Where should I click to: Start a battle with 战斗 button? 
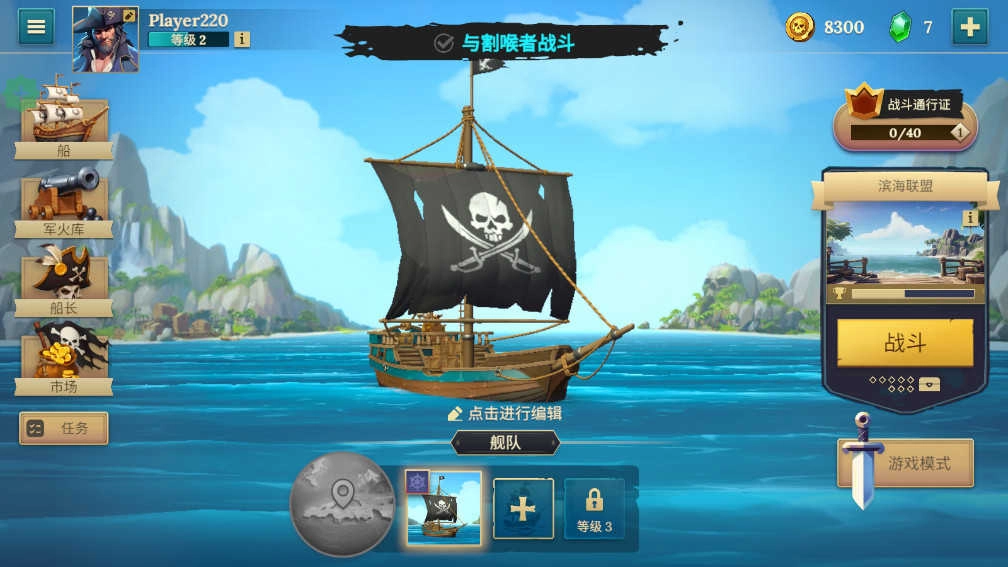point(904,344)
